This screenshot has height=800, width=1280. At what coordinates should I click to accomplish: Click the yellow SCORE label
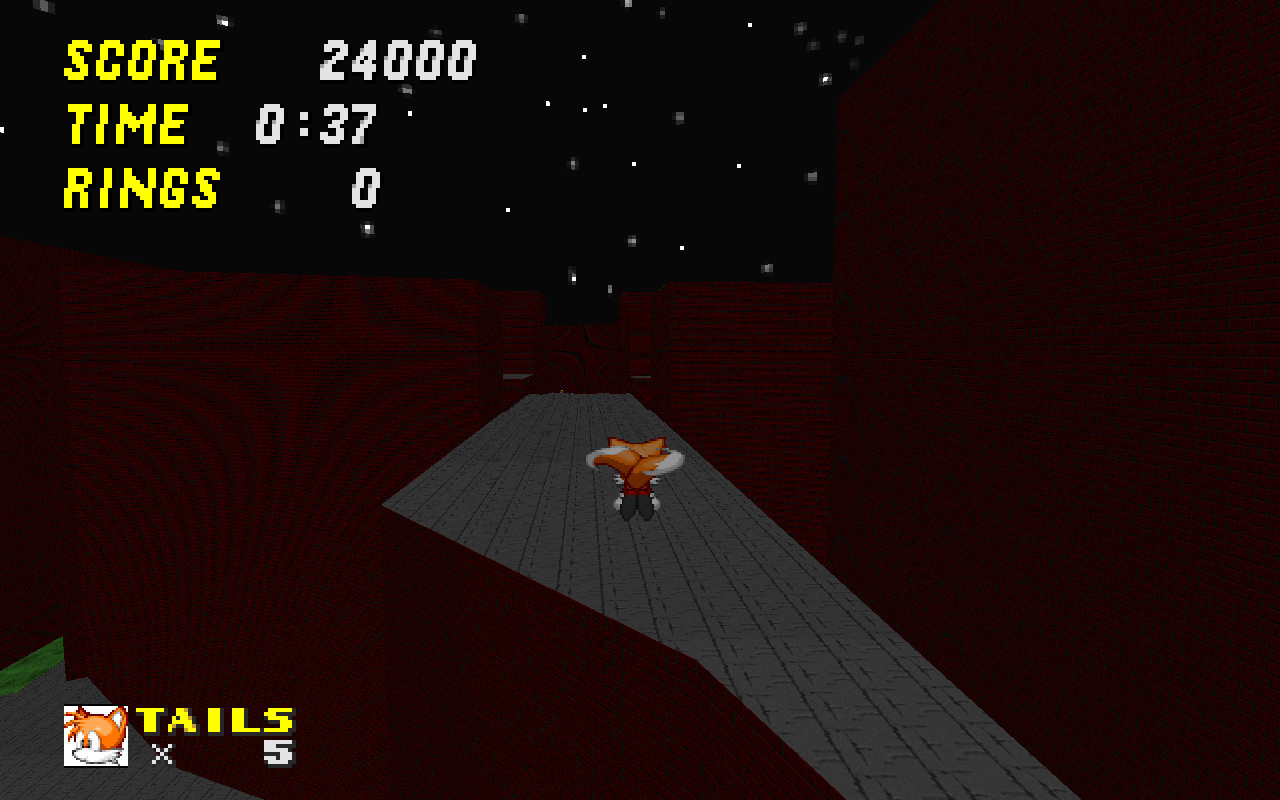(140, 60)
